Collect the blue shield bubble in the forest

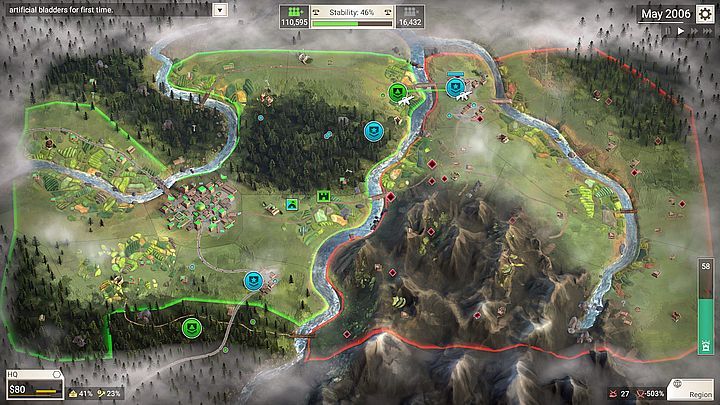(x=374, y=130)
